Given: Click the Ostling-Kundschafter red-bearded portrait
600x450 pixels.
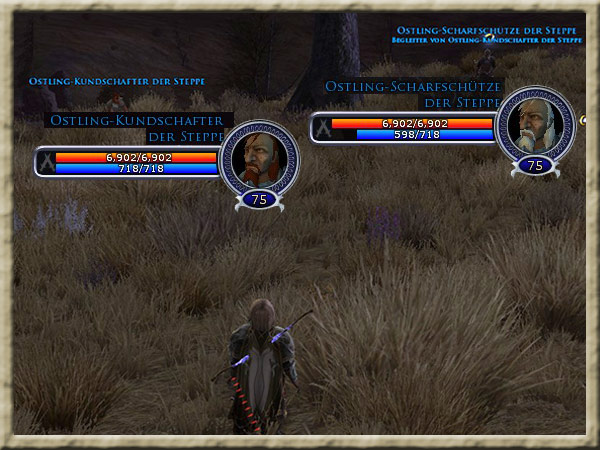Looking at the screenshot, I should tap(259, 157).
